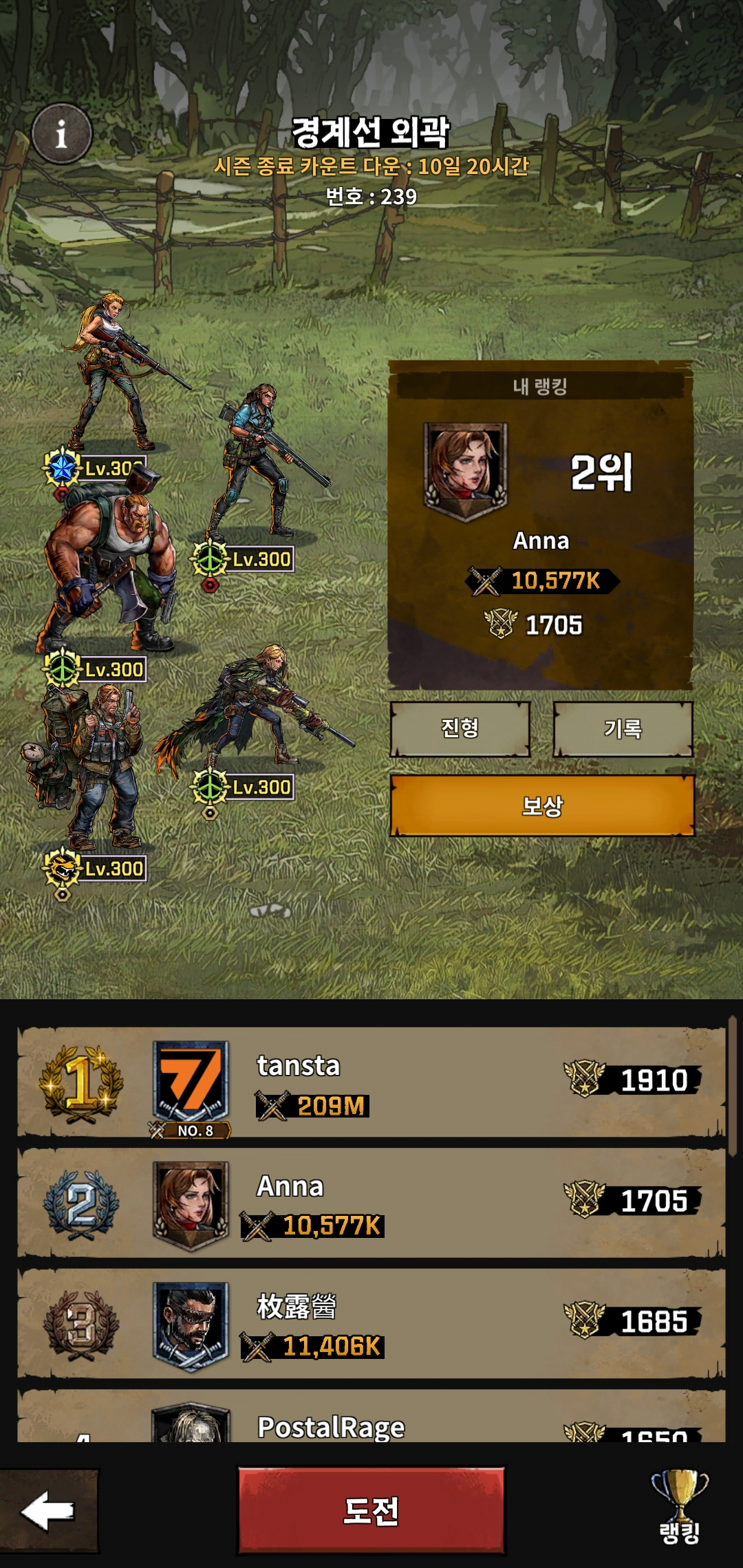
Task: Click the orange 보상 rewards button
Action: (x=542, y=805)
